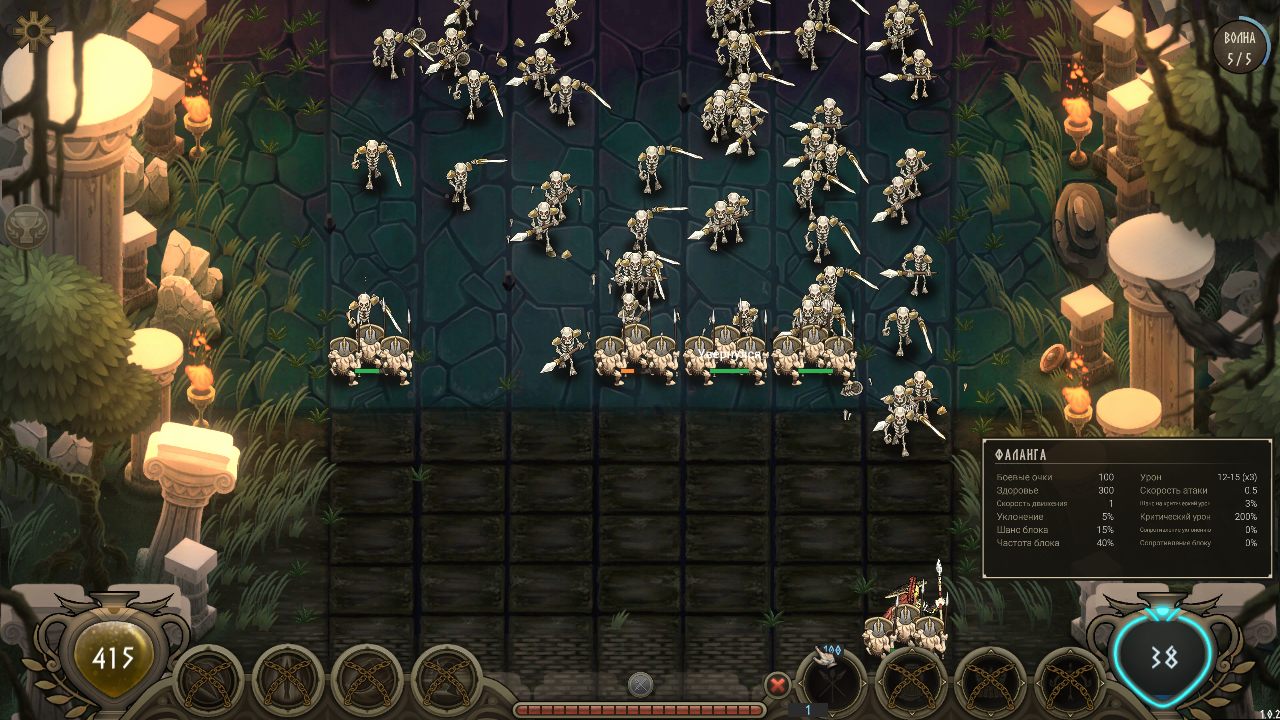Image resolution: width=1280 pixels, height=720 pixels.
Task: Open the trophy achievements icon
Action: pyautogui.click(x=28, y=226)
